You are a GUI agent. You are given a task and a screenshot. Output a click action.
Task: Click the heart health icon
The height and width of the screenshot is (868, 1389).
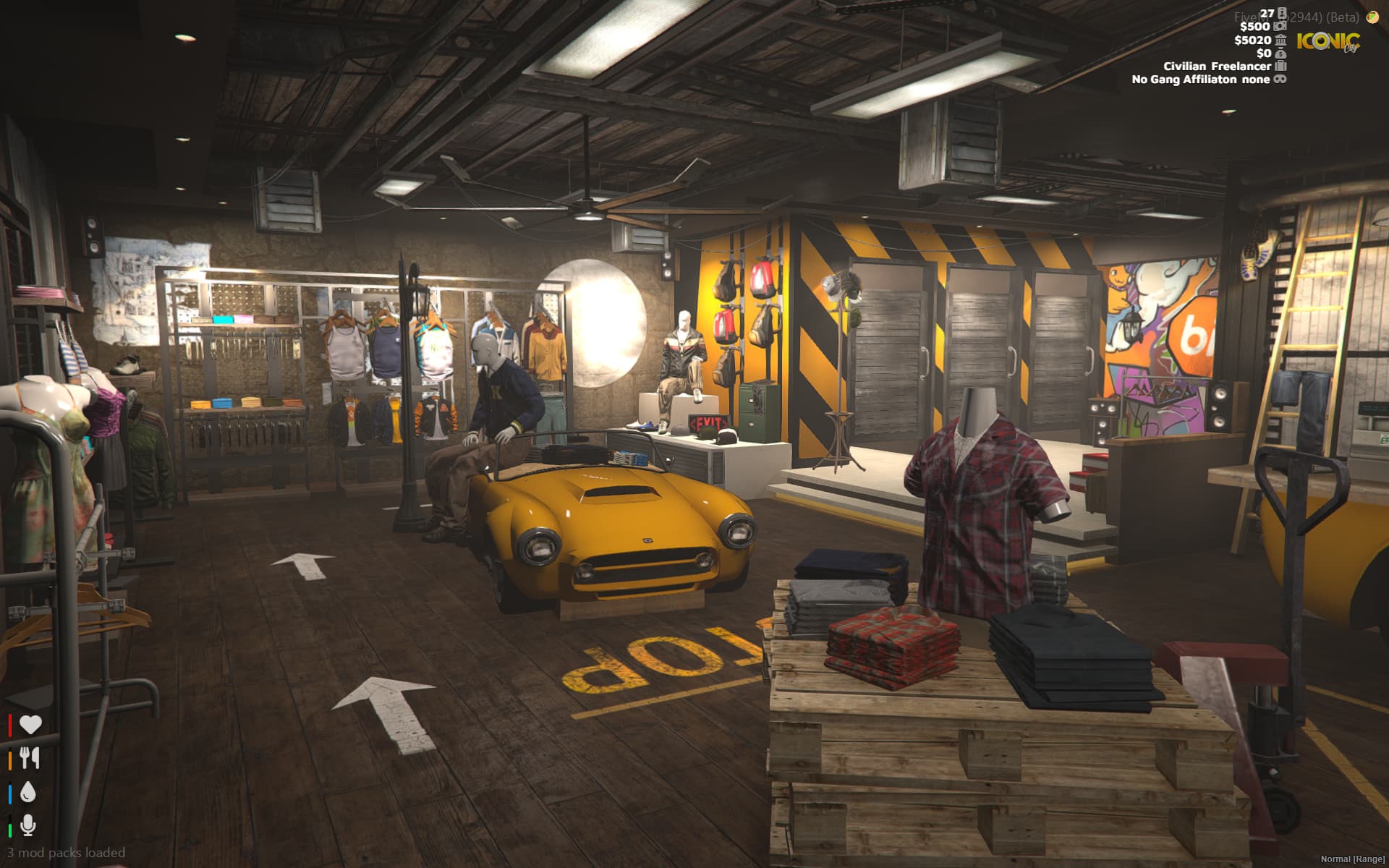31,724
